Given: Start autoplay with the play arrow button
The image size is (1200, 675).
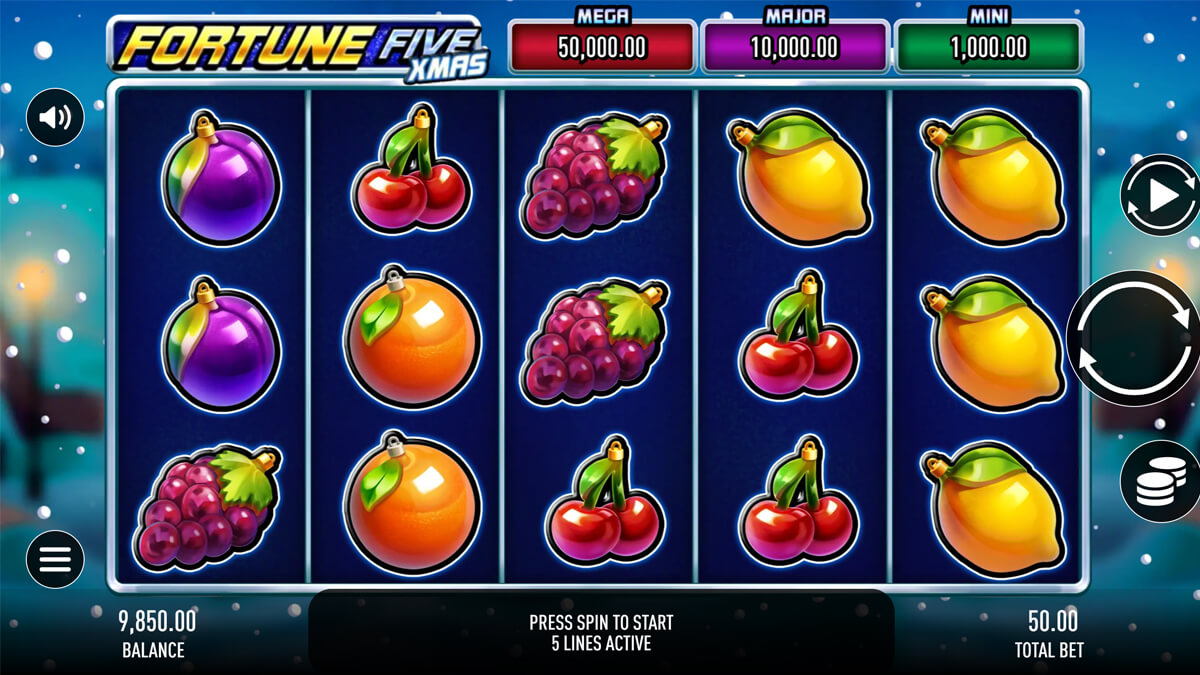Looking at the screenshot, I should (1159, 196).
